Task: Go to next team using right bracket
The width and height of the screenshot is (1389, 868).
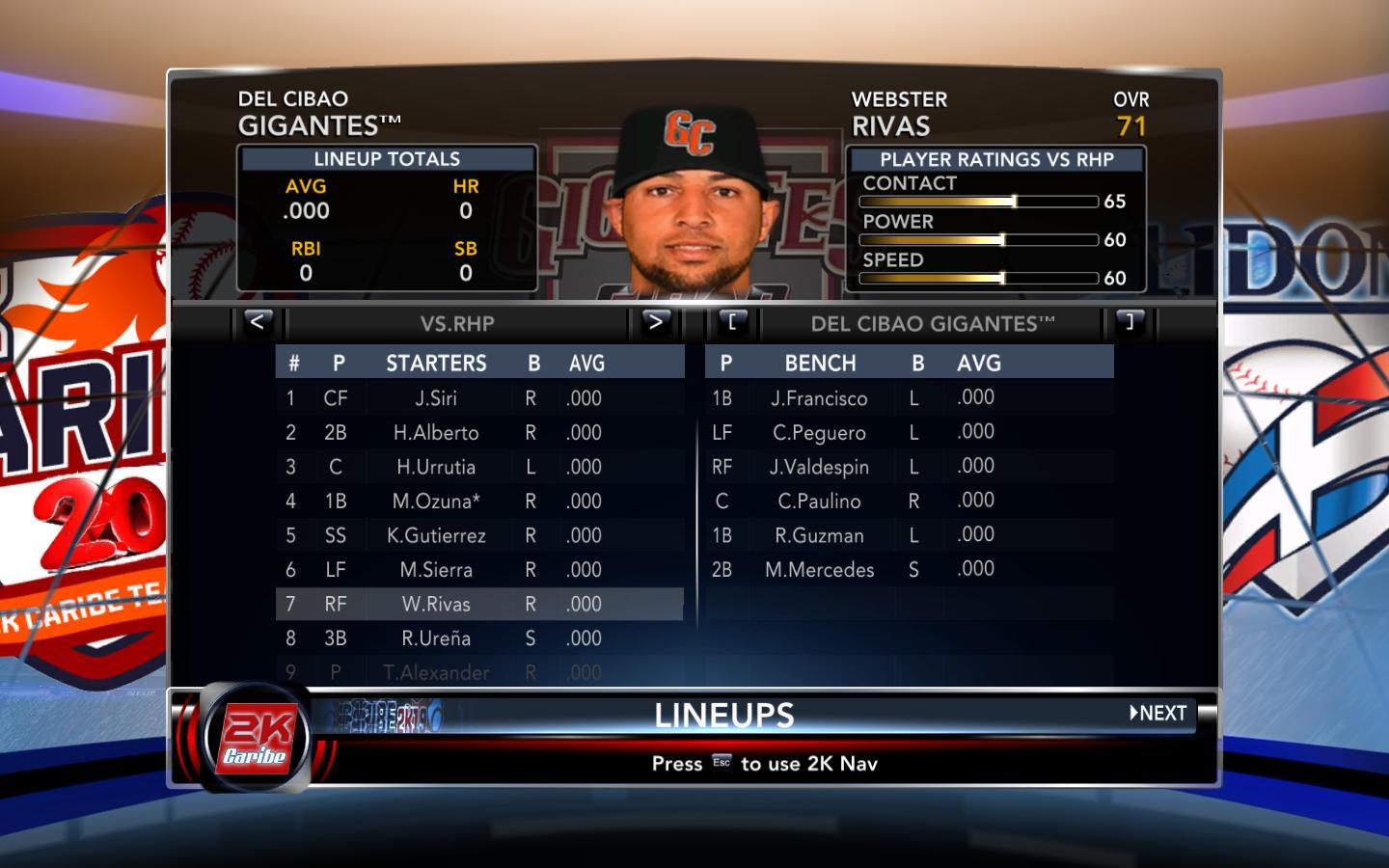Action: pos(1130,322)
